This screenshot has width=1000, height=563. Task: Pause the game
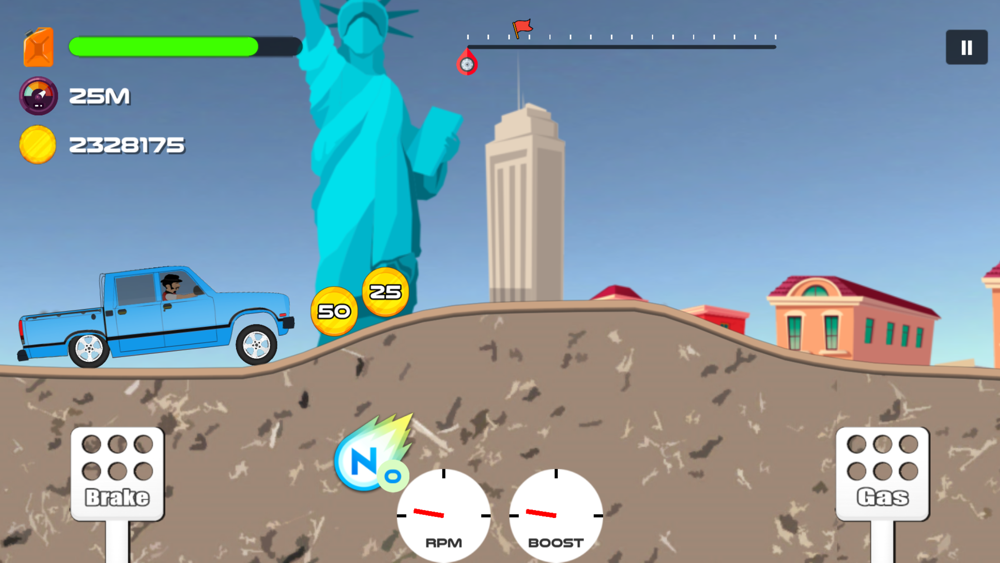(x=966, y=47)
